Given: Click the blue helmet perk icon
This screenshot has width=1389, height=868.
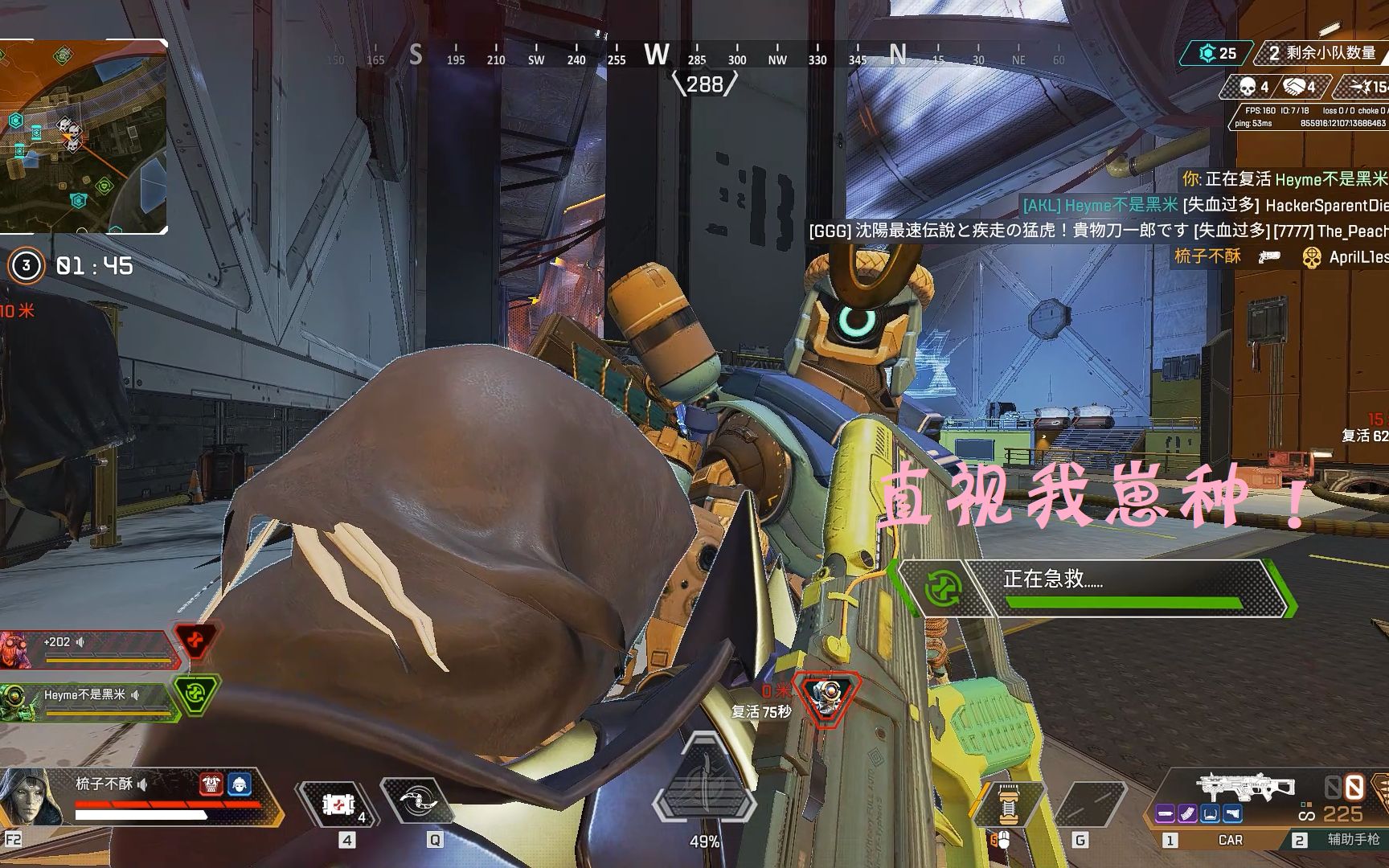Looking at the screenshot, I should [240, 784].
